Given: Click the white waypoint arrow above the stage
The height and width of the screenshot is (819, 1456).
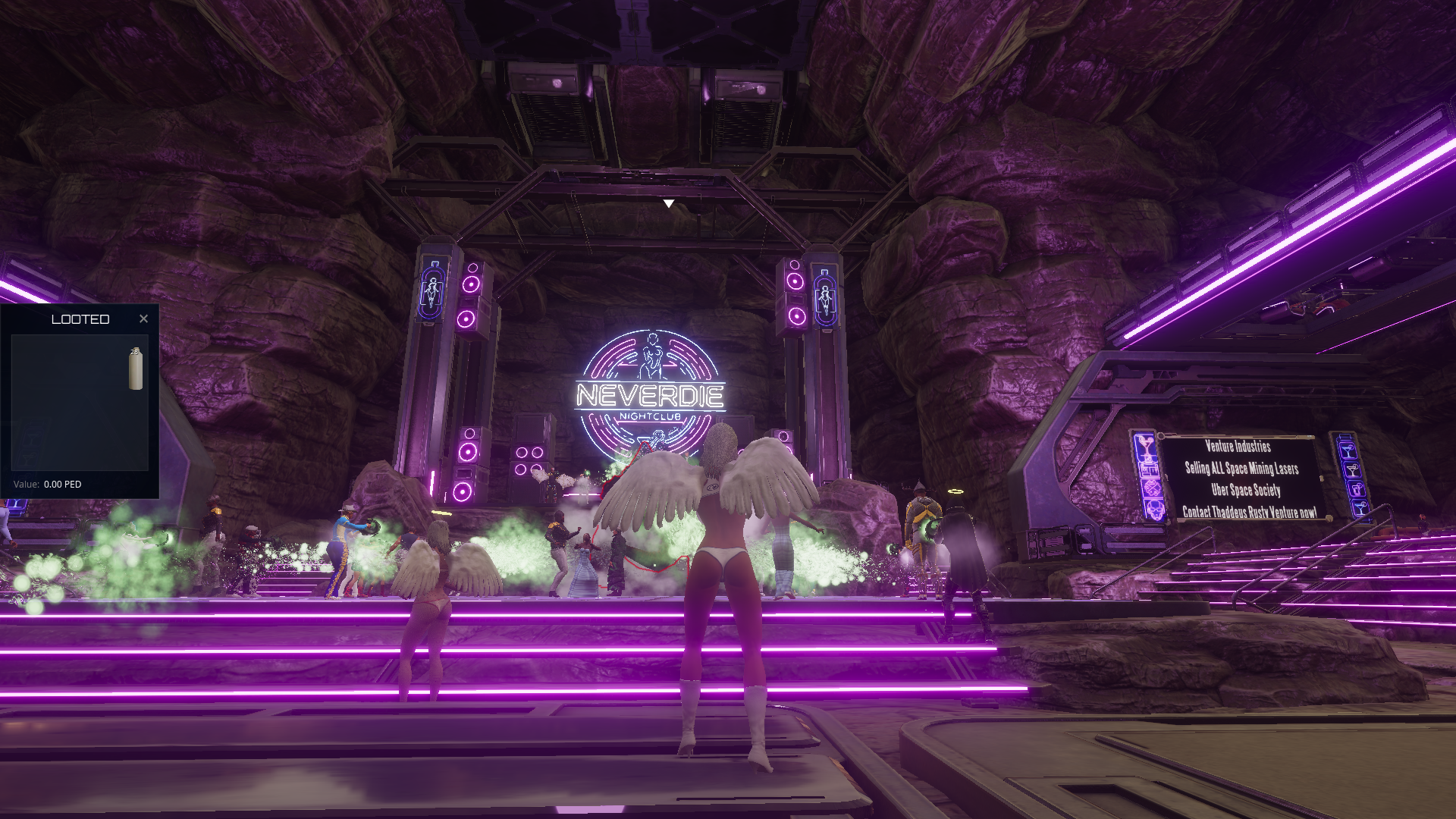Looking at the screenshot, I should coord(669,202).
